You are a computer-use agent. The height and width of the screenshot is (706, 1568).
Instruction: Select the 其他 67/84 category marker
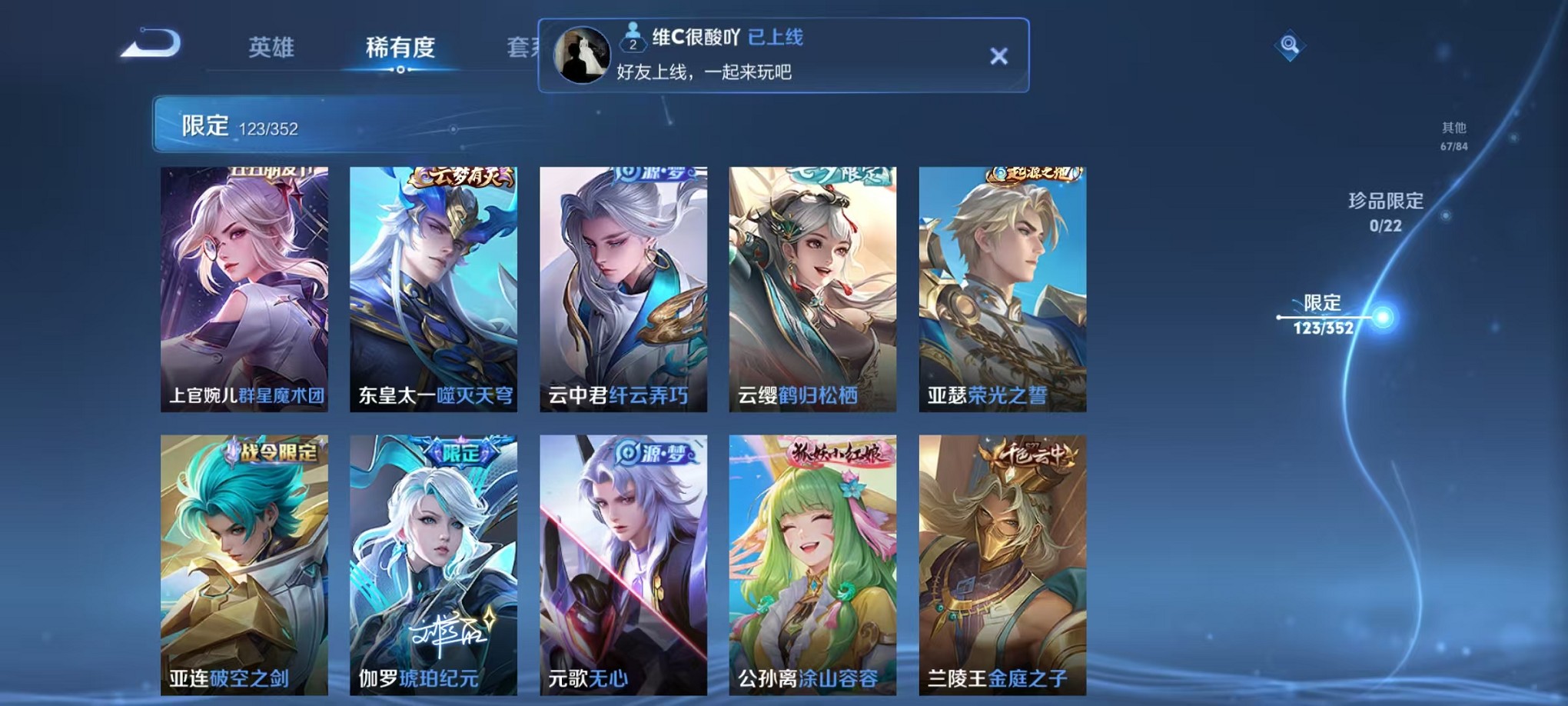point(1457,136)
